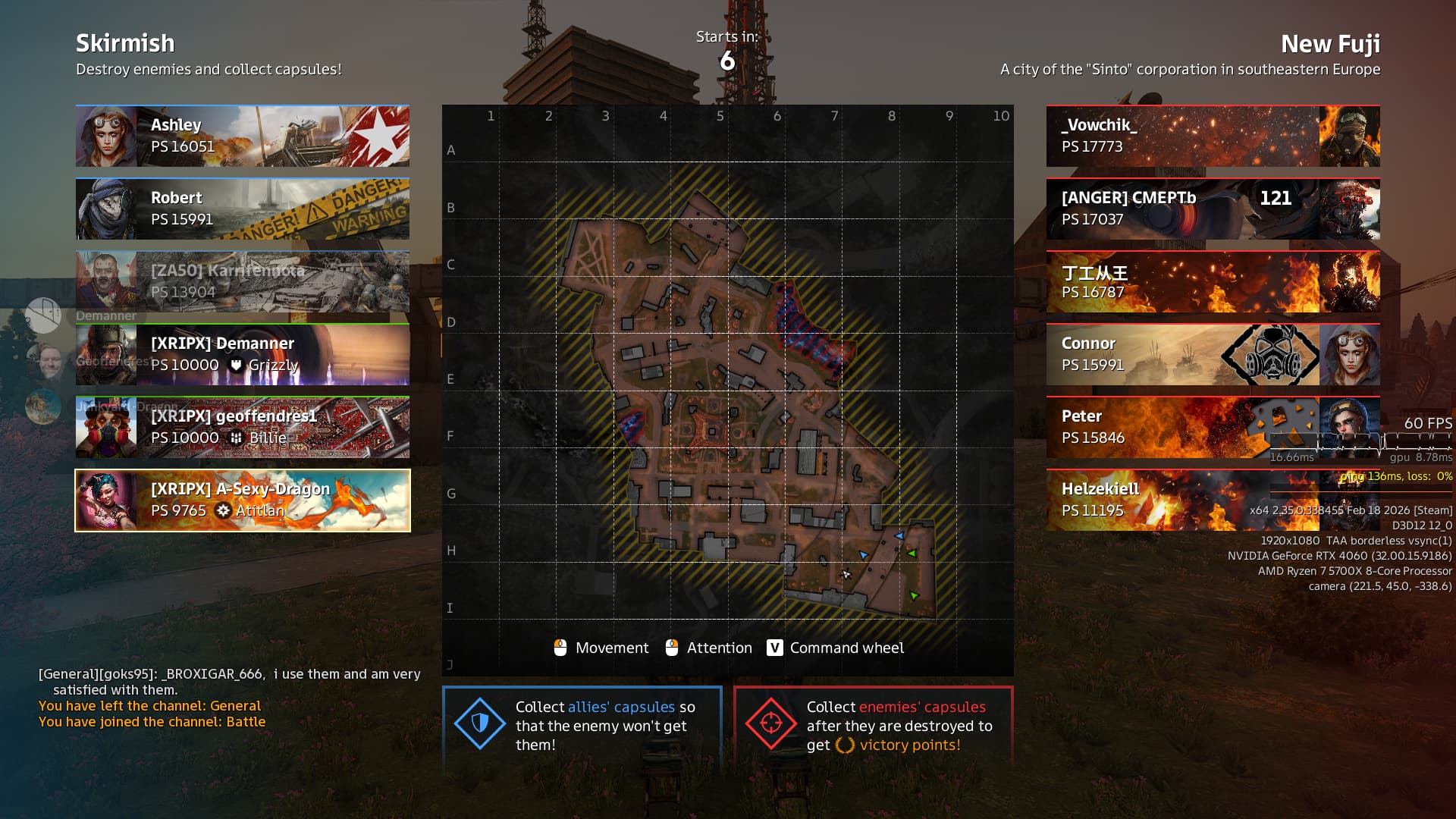1456x819 pixels.
Task: Select the highlighted [XRIPX] A-Sexy-Dragon card
Action: pos(243,500)
